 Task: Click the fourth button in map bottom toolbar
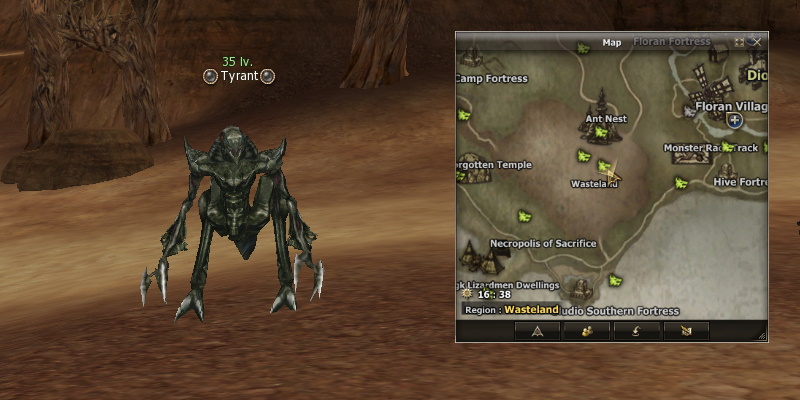coord(685,331)
